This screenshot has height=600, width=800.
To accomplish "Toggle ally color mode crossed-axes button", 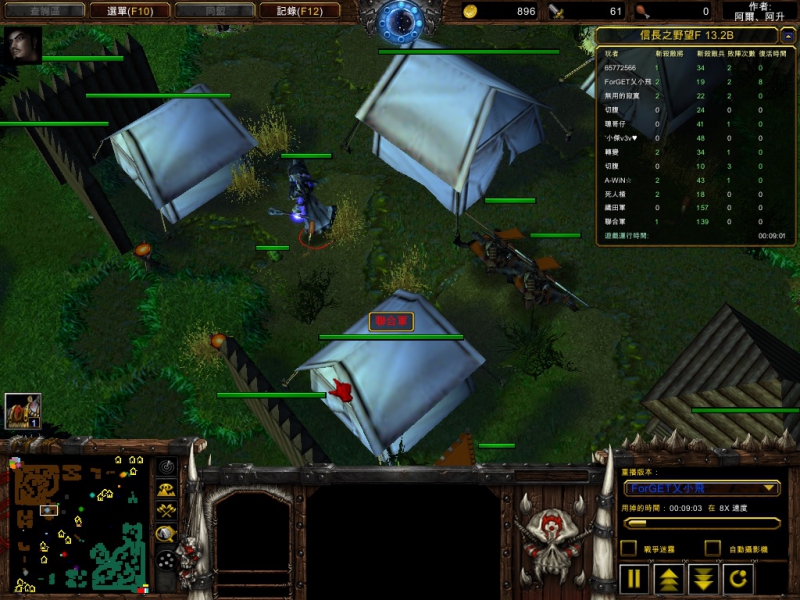I will (166, 511).
